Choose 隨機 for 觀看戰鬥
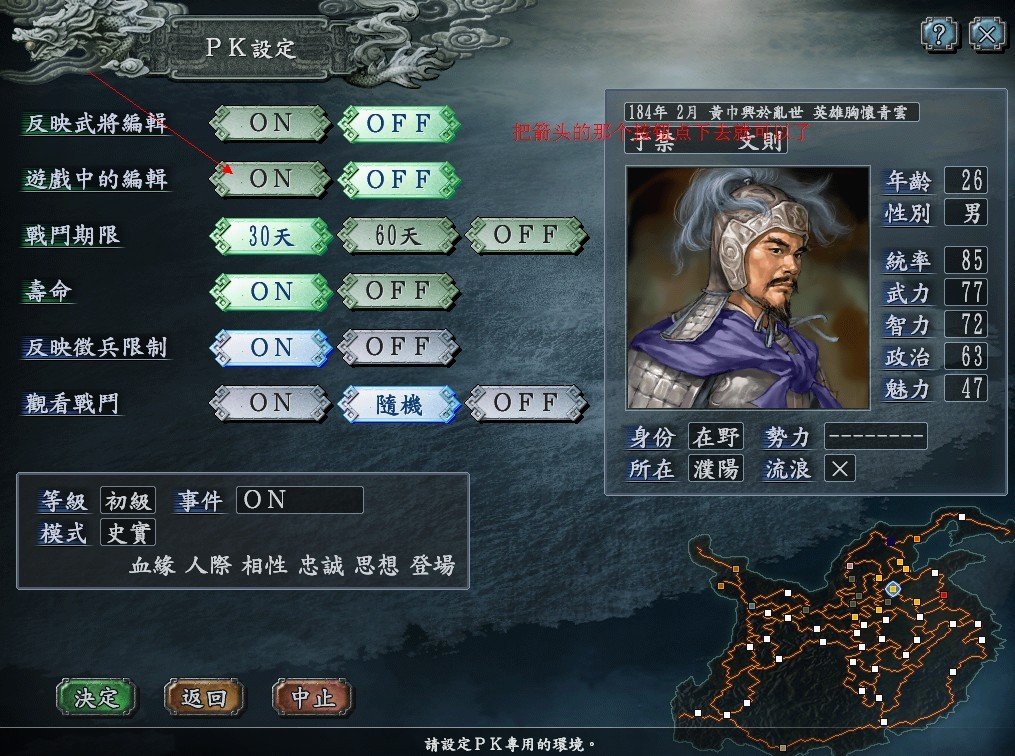Screen dimensions: 1015x756 coord(398,404)
